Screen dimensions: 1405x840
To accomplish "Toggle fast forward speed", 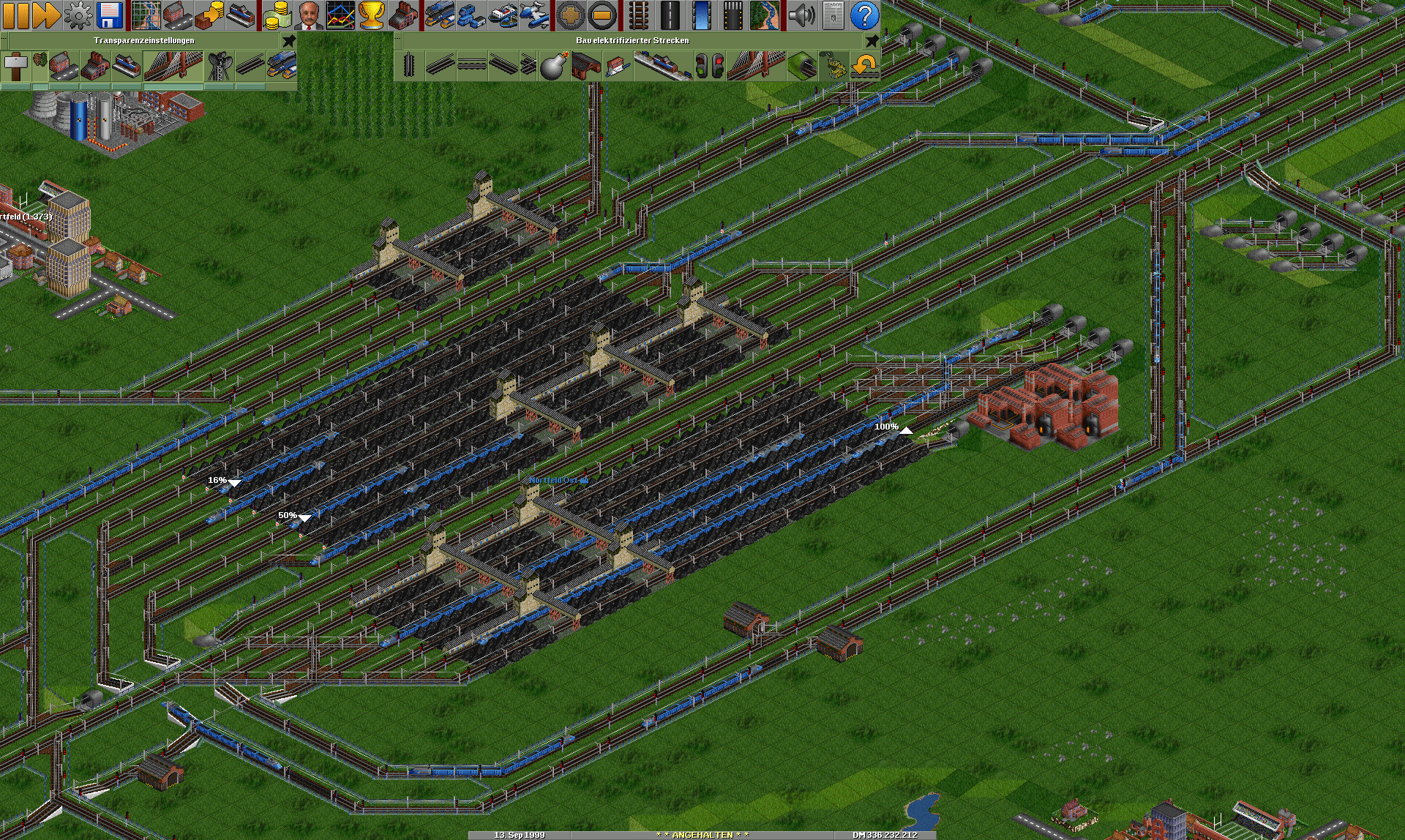I will 47,15.
